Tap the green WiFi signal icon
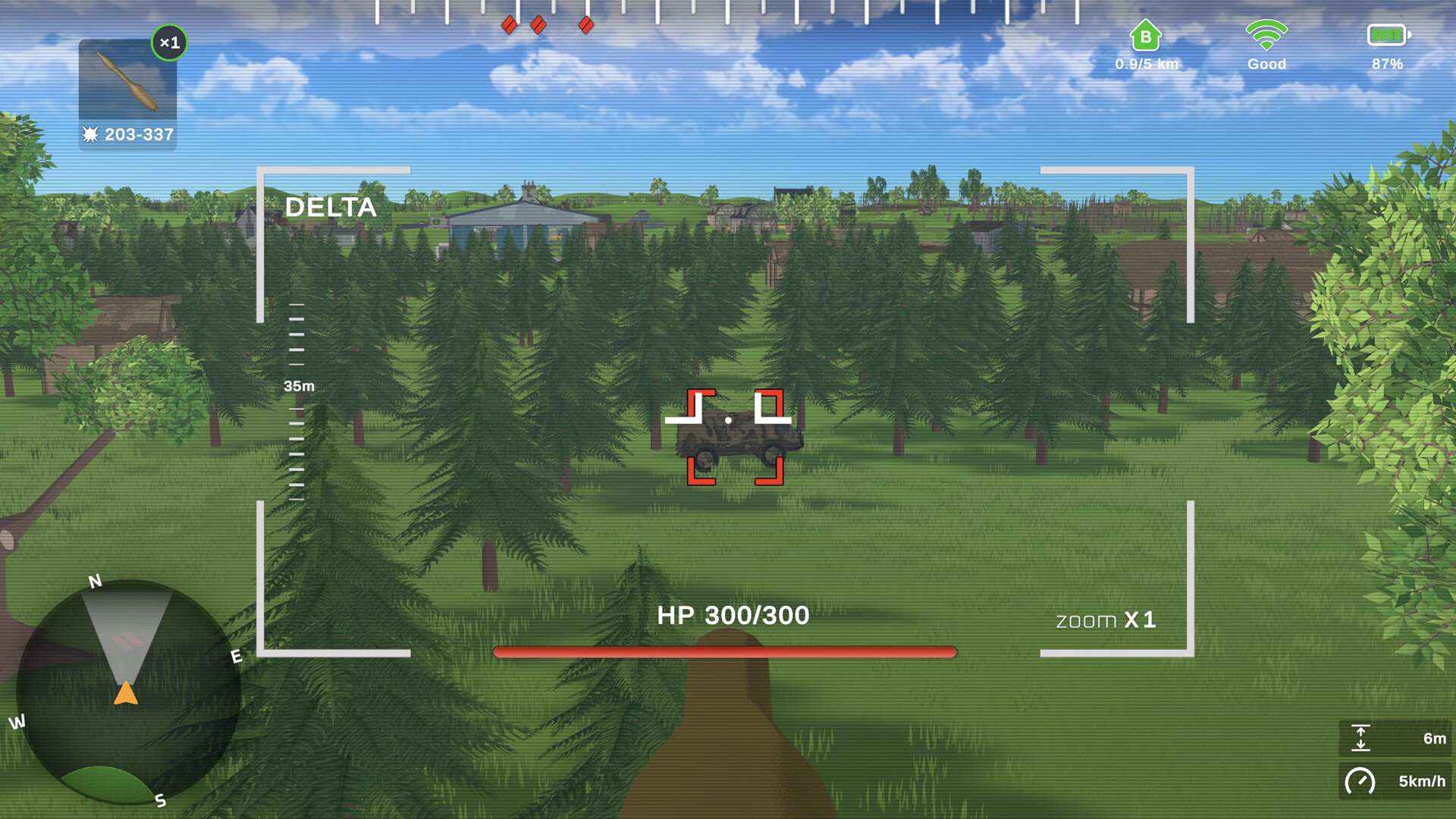This screenshot has width=1456, height=819. [1265, 34]
